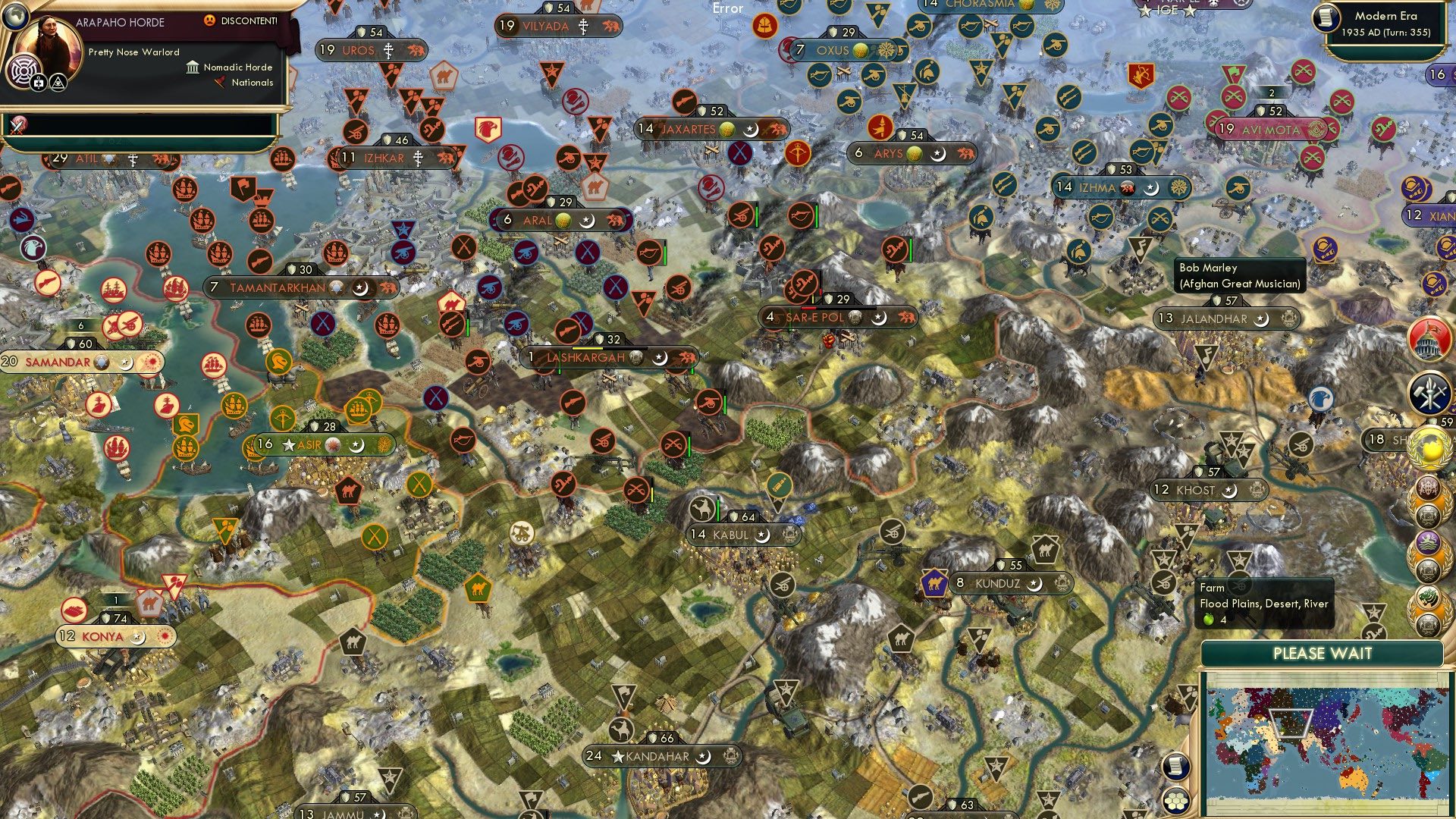Image resolution: width=1456 pixels, height=819 pixels.
Task: Click the Arapaho Horde civilization emblem
Action: click(23, 70)
